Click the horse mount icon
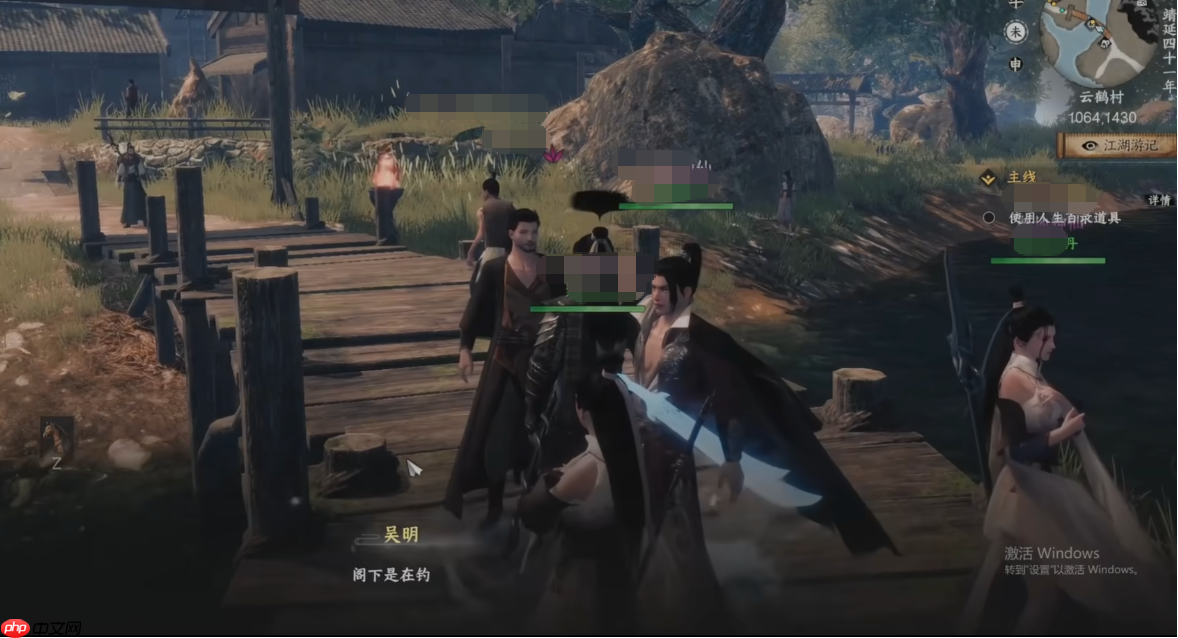This screenshot has height=638, width=1178. (x=56, y=438)
